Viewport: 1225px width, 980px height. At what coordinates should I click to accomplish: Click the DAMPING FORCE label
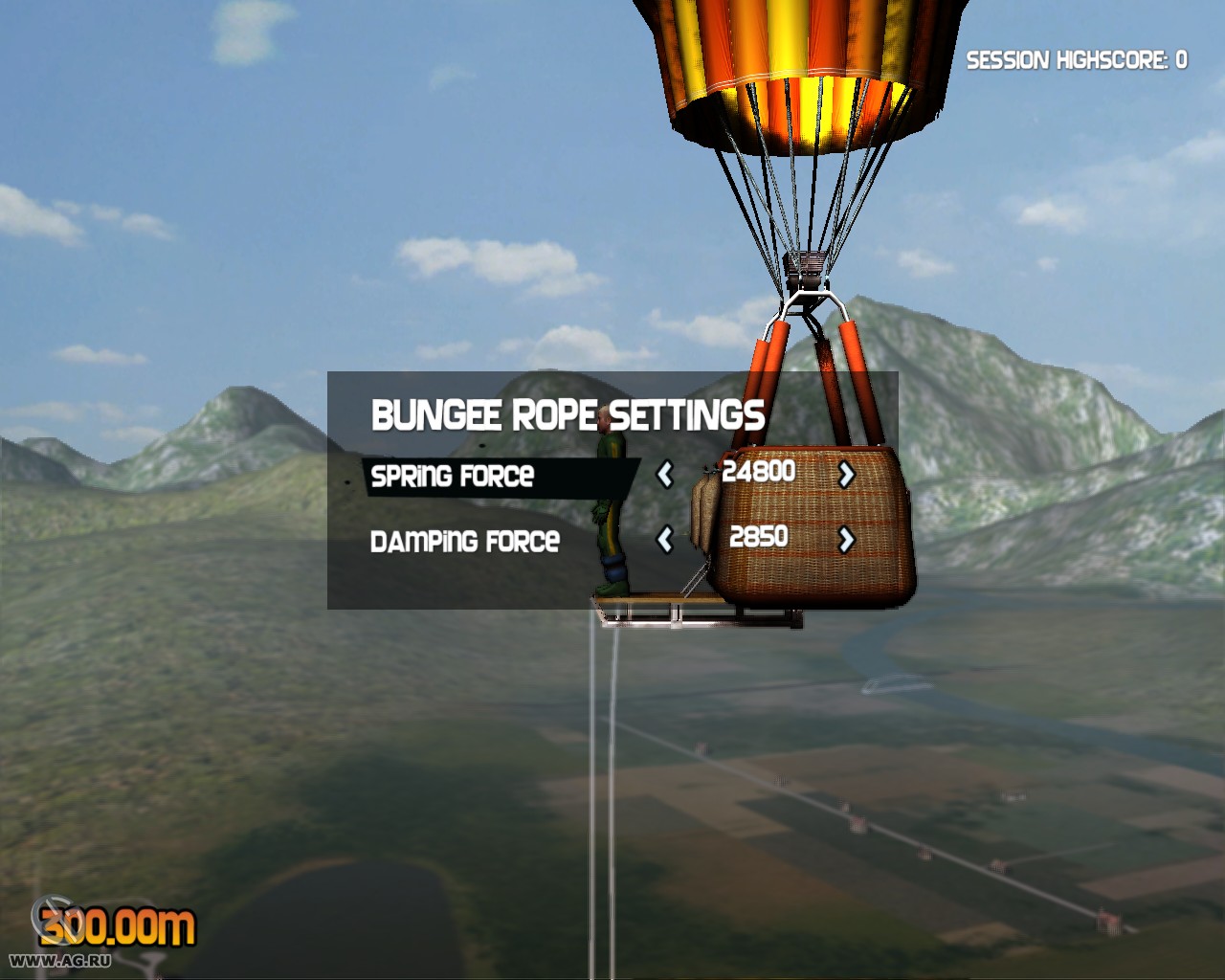[466, 541]
